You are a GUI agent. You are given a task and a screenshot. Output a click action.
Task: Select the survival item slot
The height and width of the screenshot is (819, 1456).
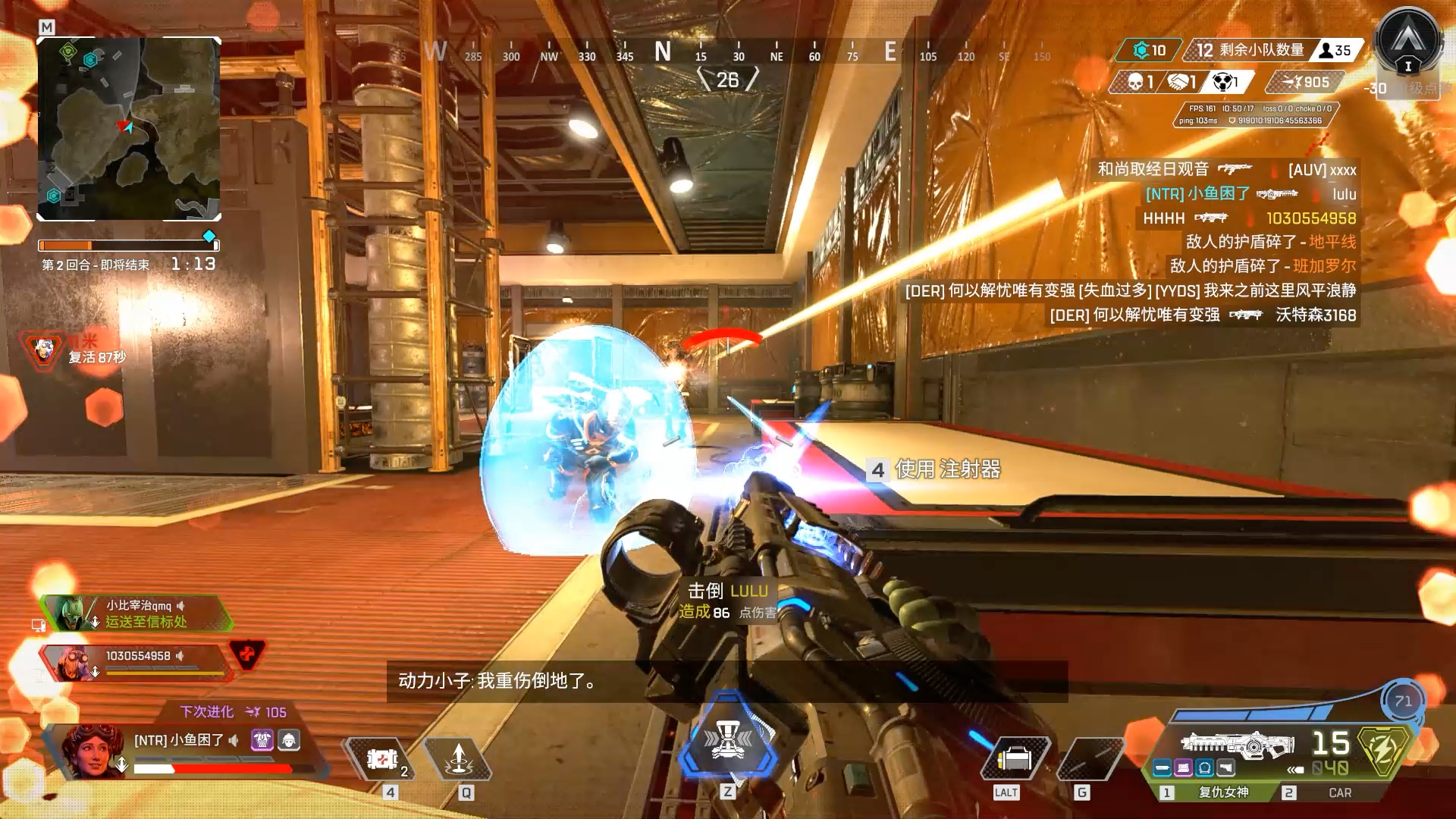(1014, 759)
